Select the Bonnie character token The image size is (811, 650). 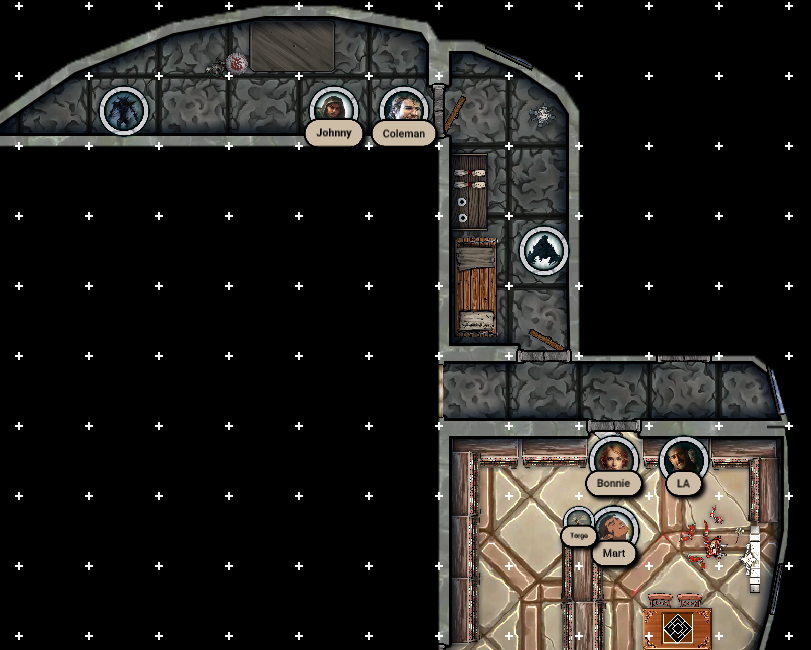[x=613, y=459]
